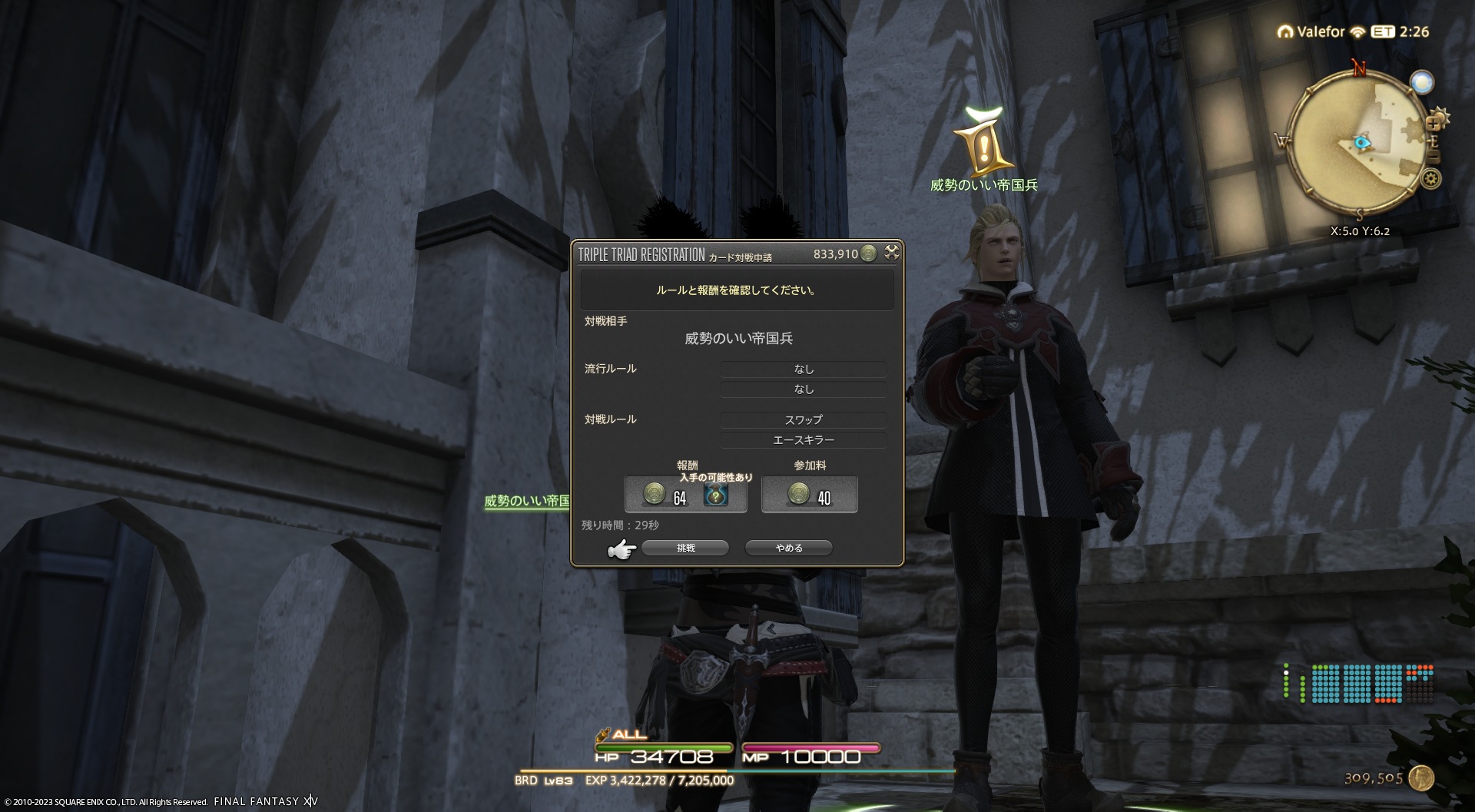Zoom in the minimap with plus button
This screenshot has height=812, width=1475.
click(x=1434, y=123)
